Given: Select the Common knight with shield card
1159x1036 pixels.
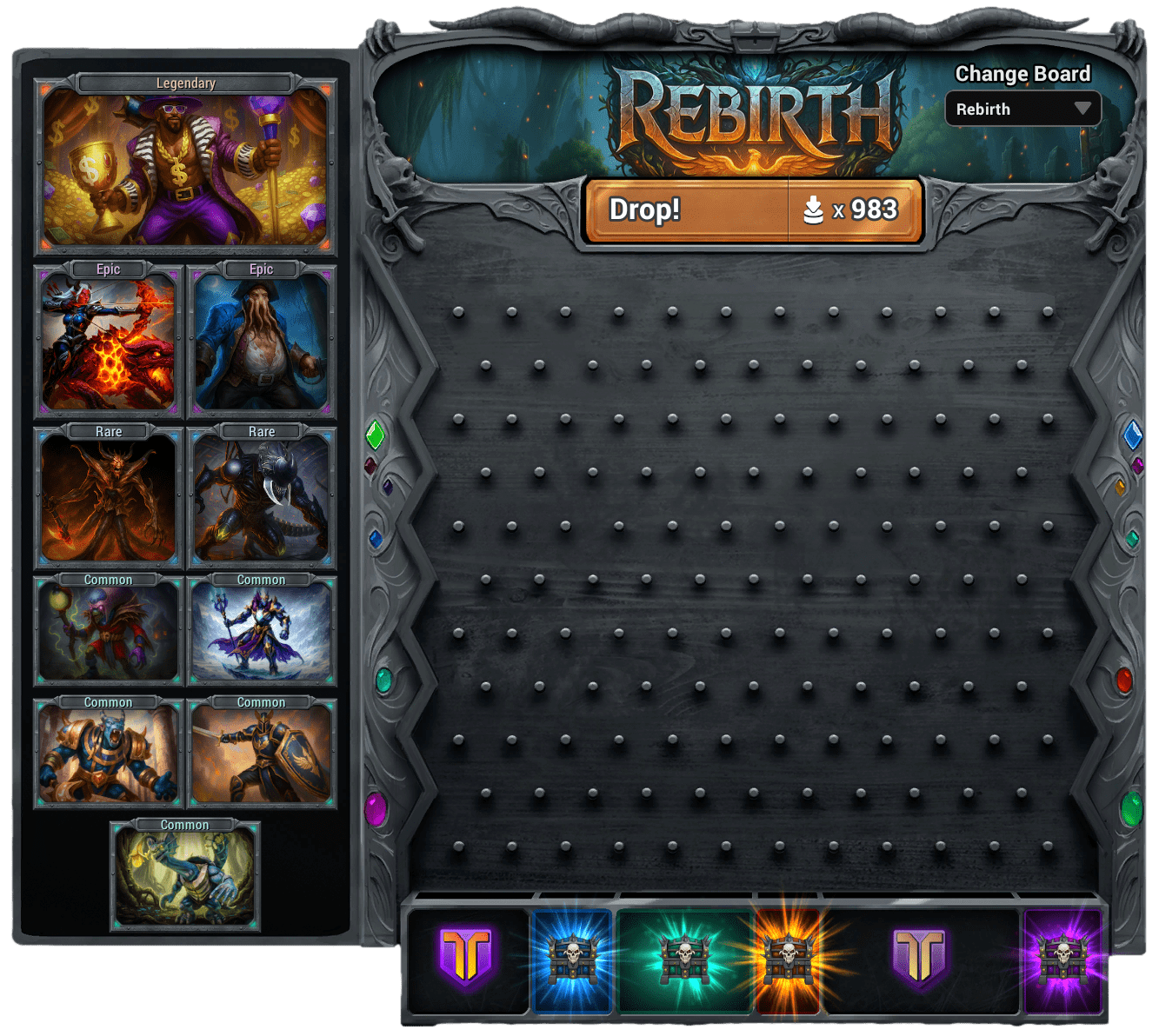Looking at the screenshot, I should pos(262,754).
